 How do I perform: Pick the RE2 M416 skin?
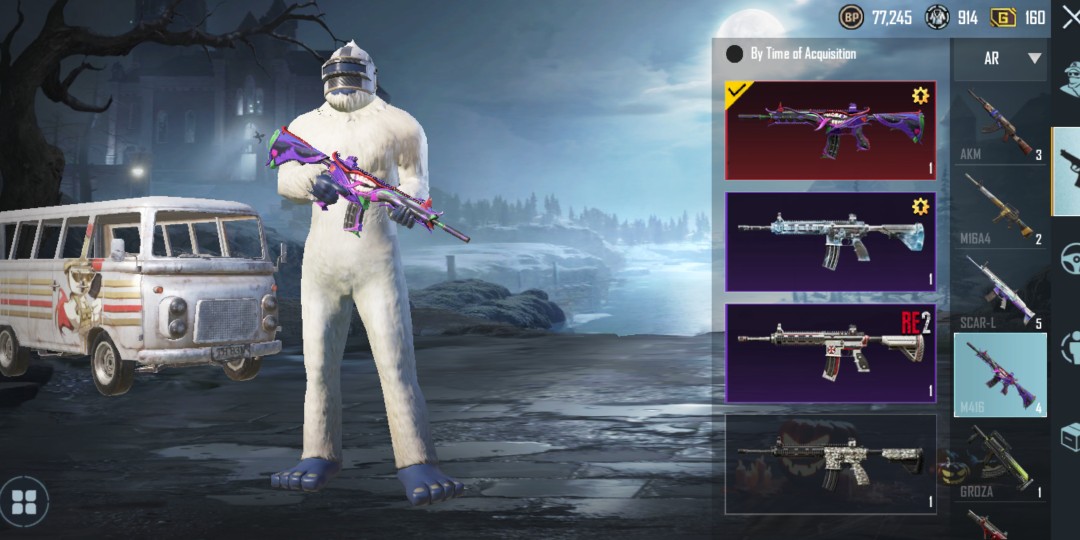coord(830,352)
